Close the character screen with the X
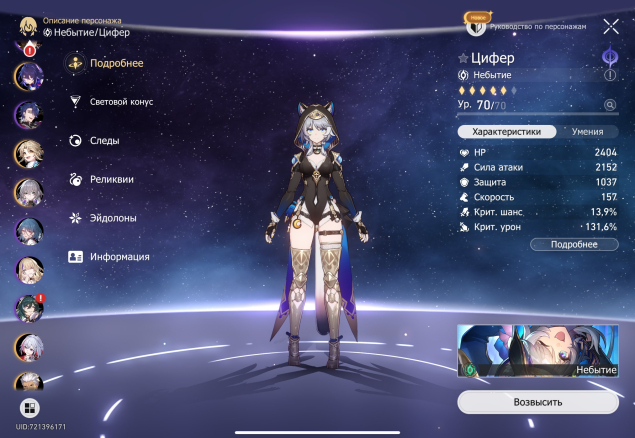Image resolution: width=635 pixels, height=438 pixels. [x=610, y=27]
